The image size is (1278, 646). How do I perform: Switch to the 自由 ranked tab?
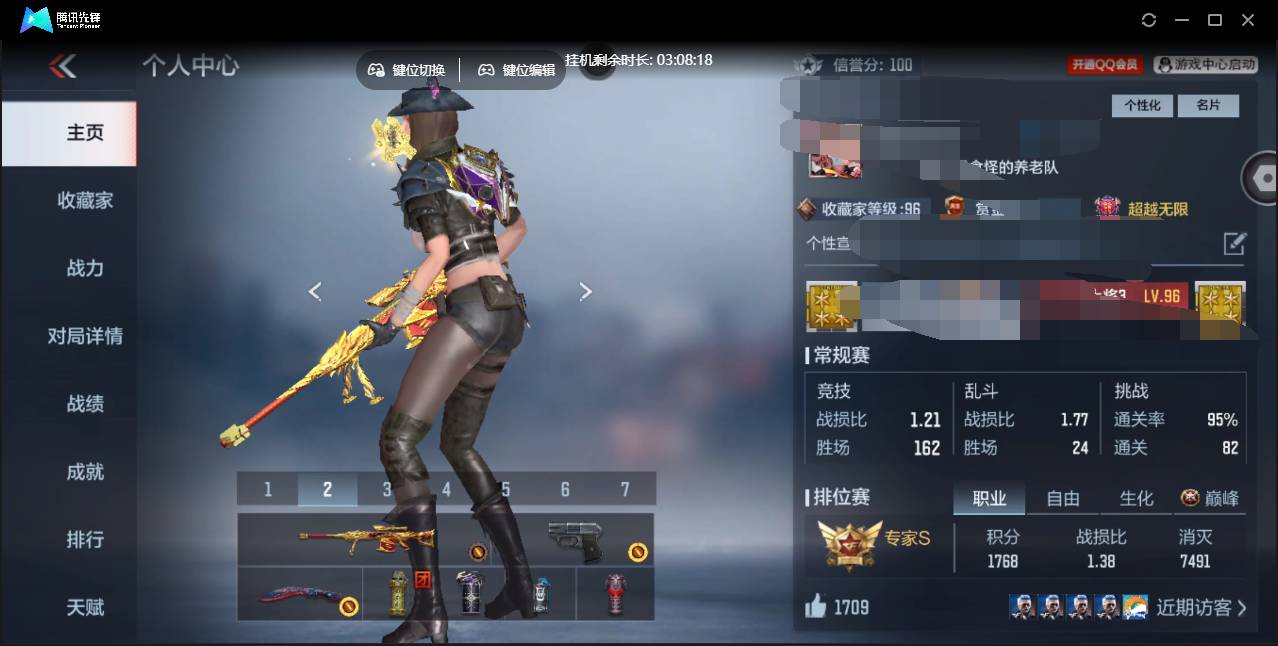pos(1063,498)
